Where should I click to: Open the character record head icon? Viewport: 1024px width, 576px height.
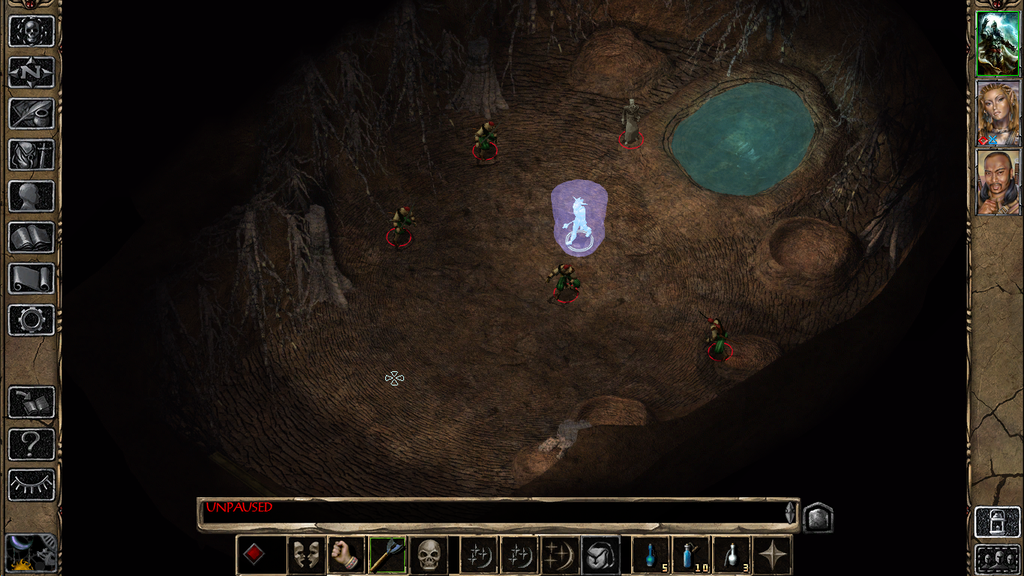(31, 196)
